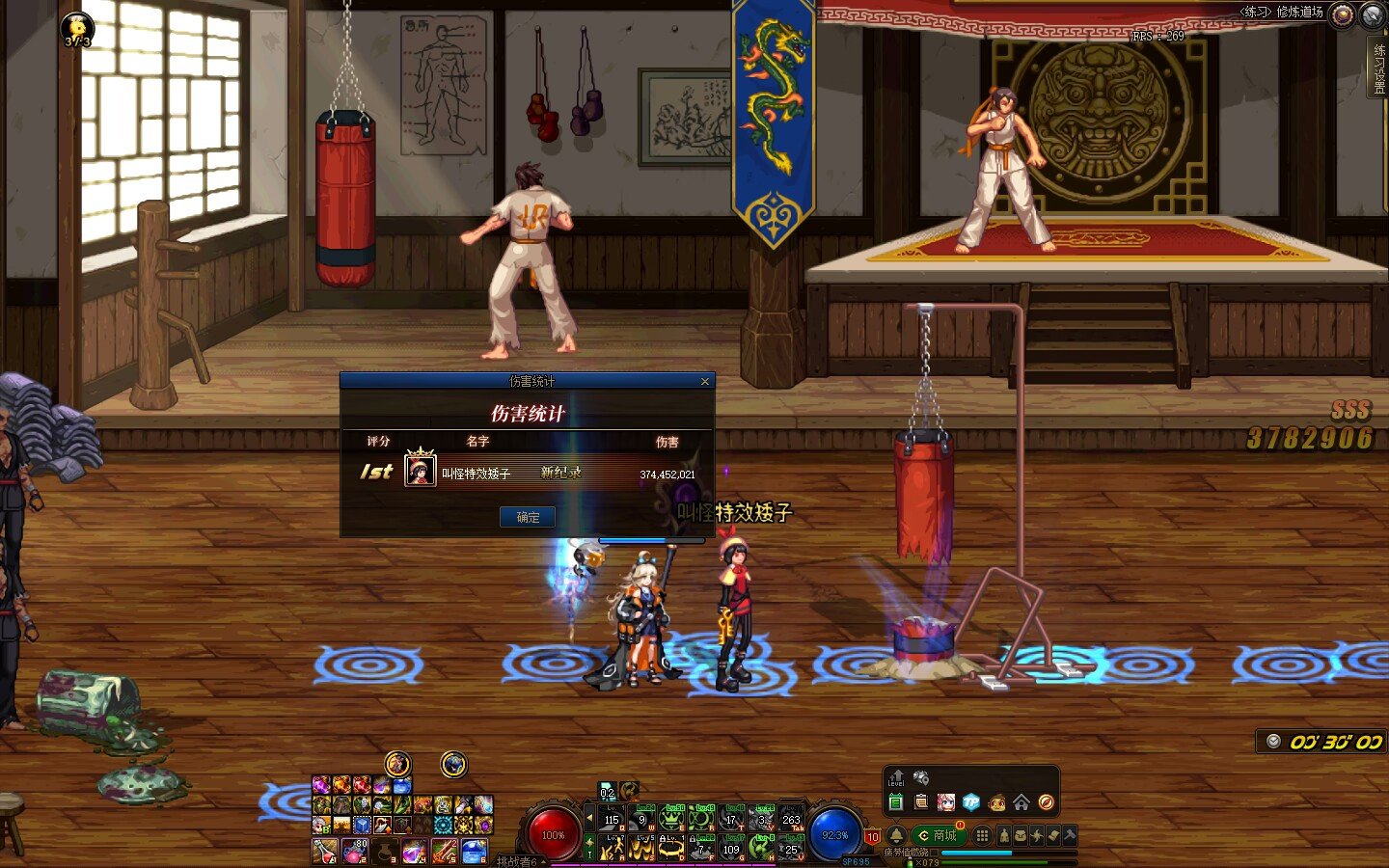Click the bell notification button
This screenshot has height=868, width=1389.
click(896, 835)
